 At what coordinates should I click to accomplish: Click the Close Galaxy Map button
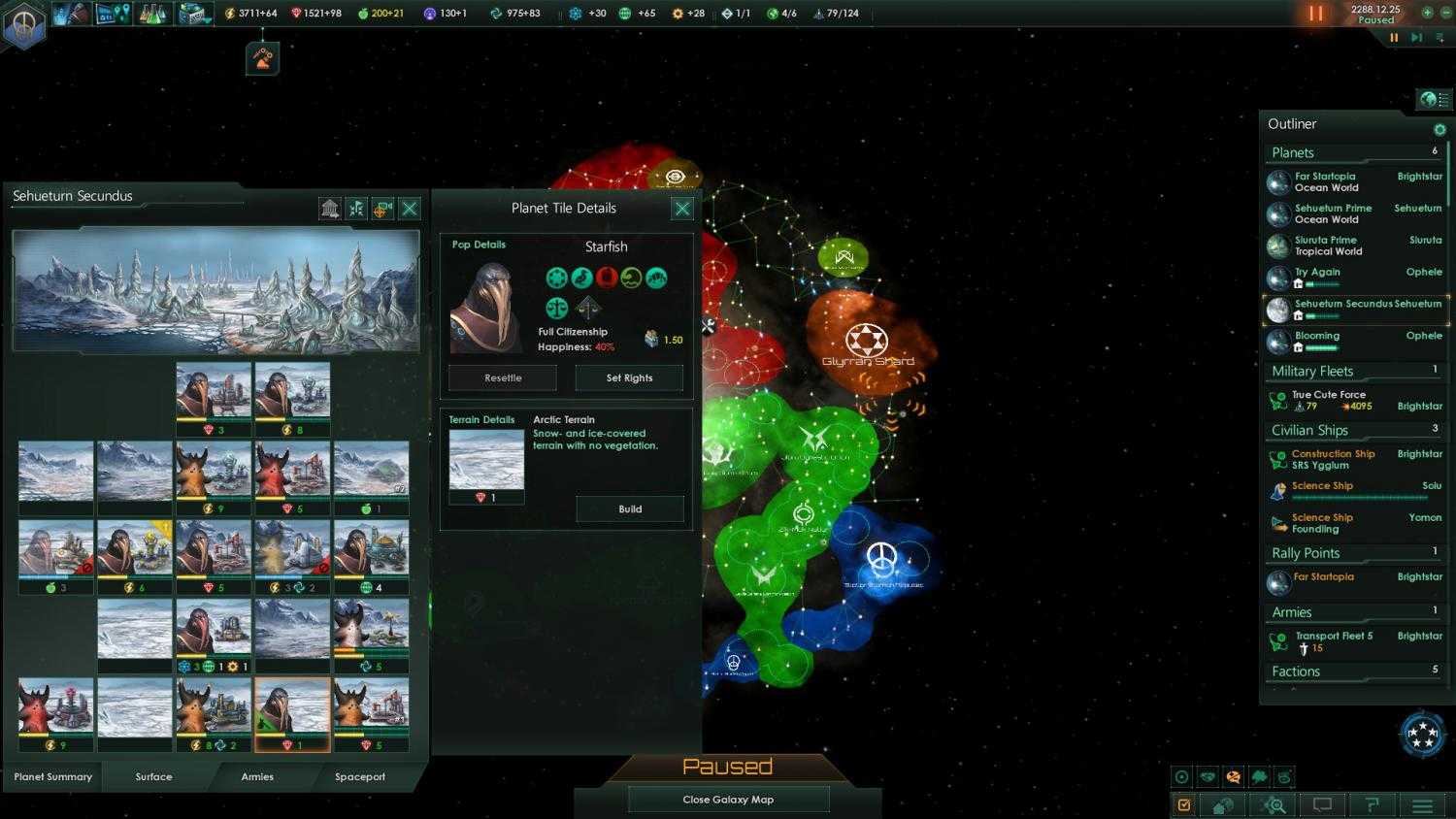[x=727, y=799]
